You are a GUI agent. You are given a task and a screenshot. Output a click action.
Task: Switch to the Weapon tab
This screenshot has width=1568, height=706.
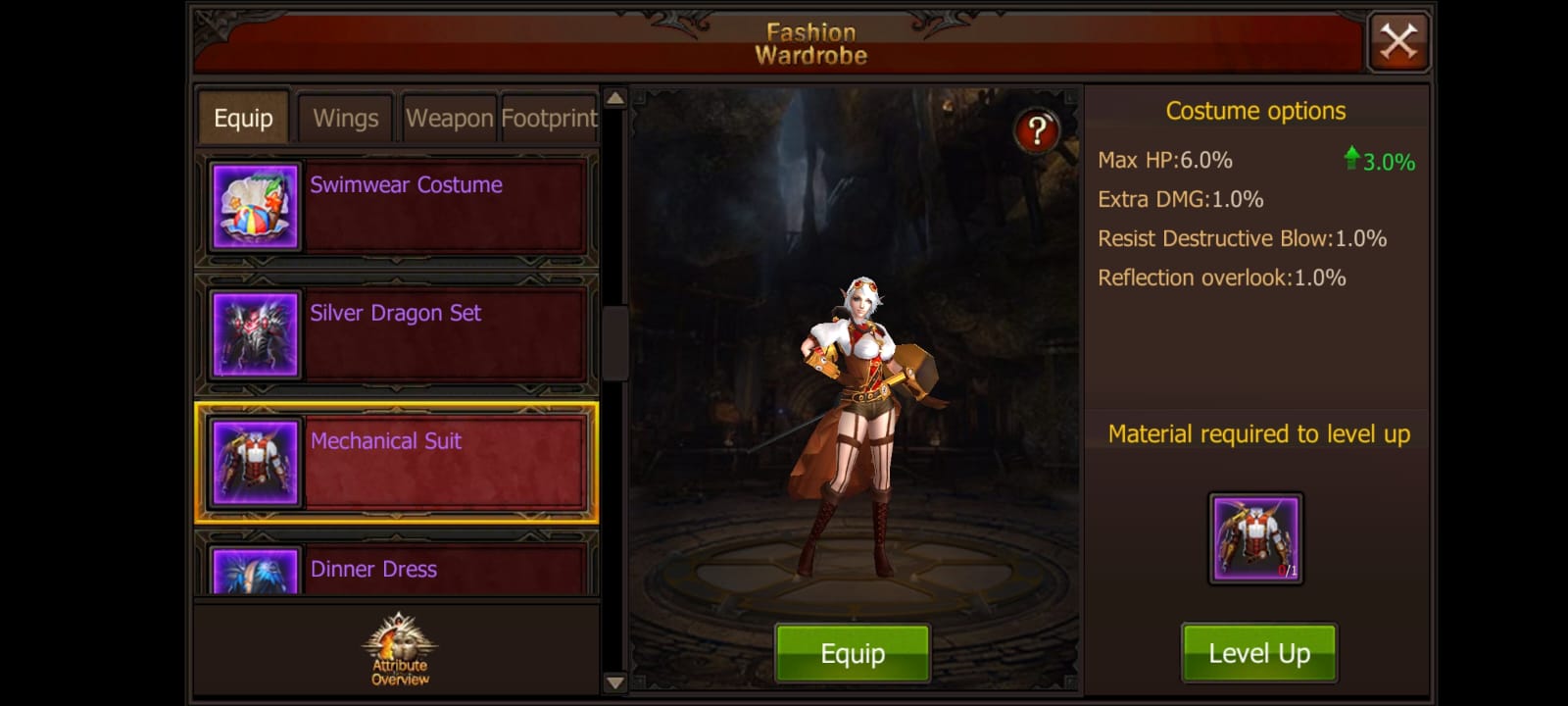pos(449,119)
